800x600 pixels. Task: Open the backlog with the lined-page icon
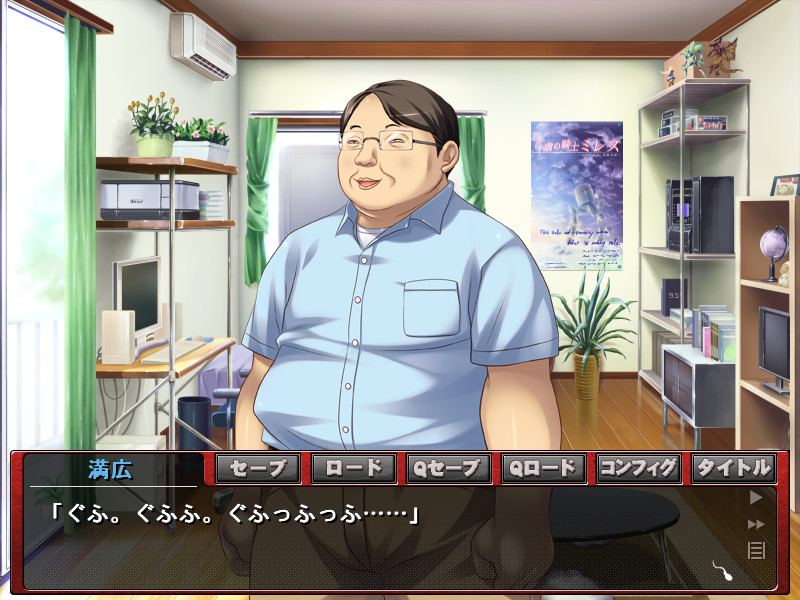pyautogui.click(x=756, y=549)
